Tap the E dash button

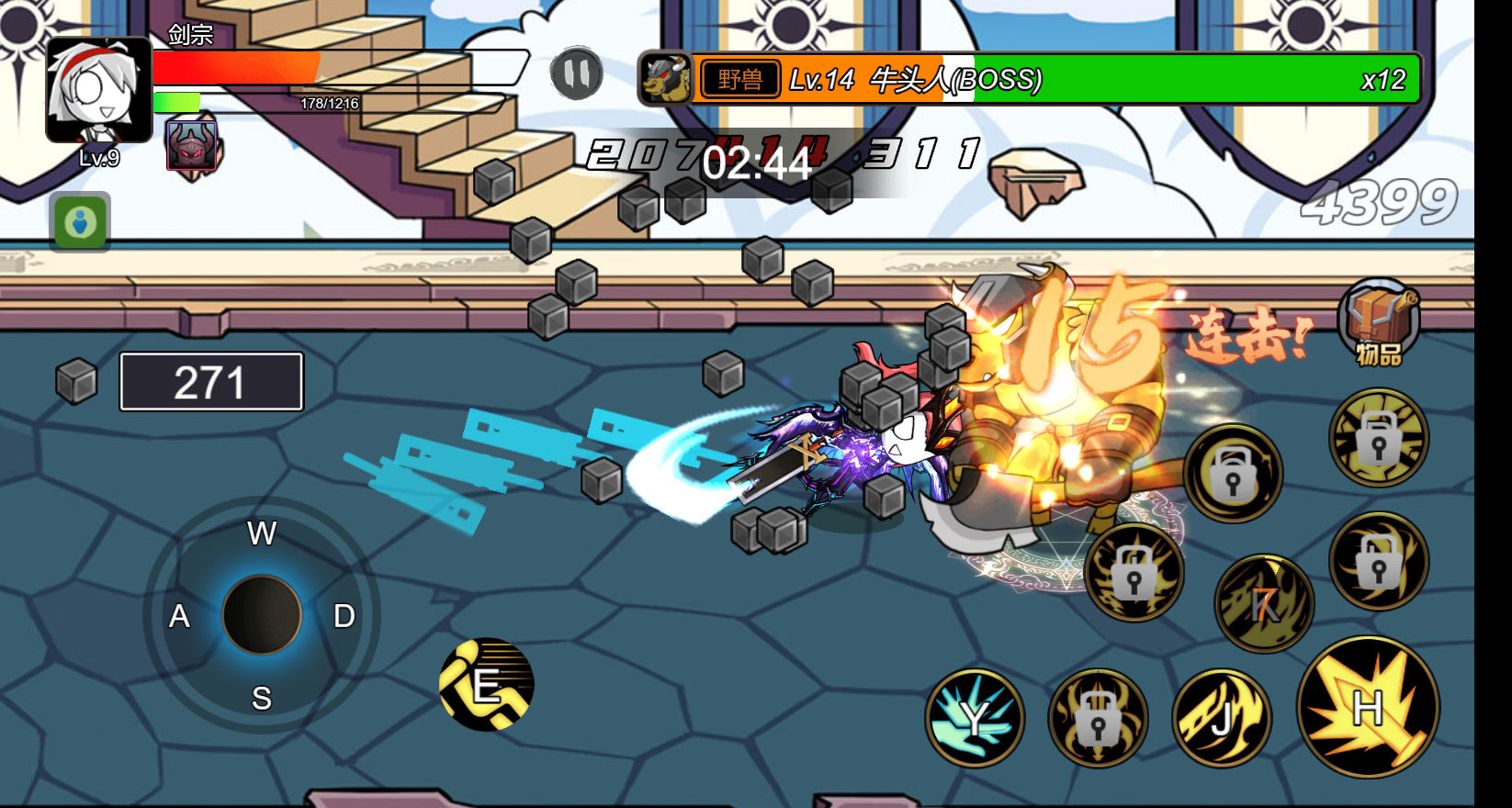pyautogui.click(x=487, y=685)
